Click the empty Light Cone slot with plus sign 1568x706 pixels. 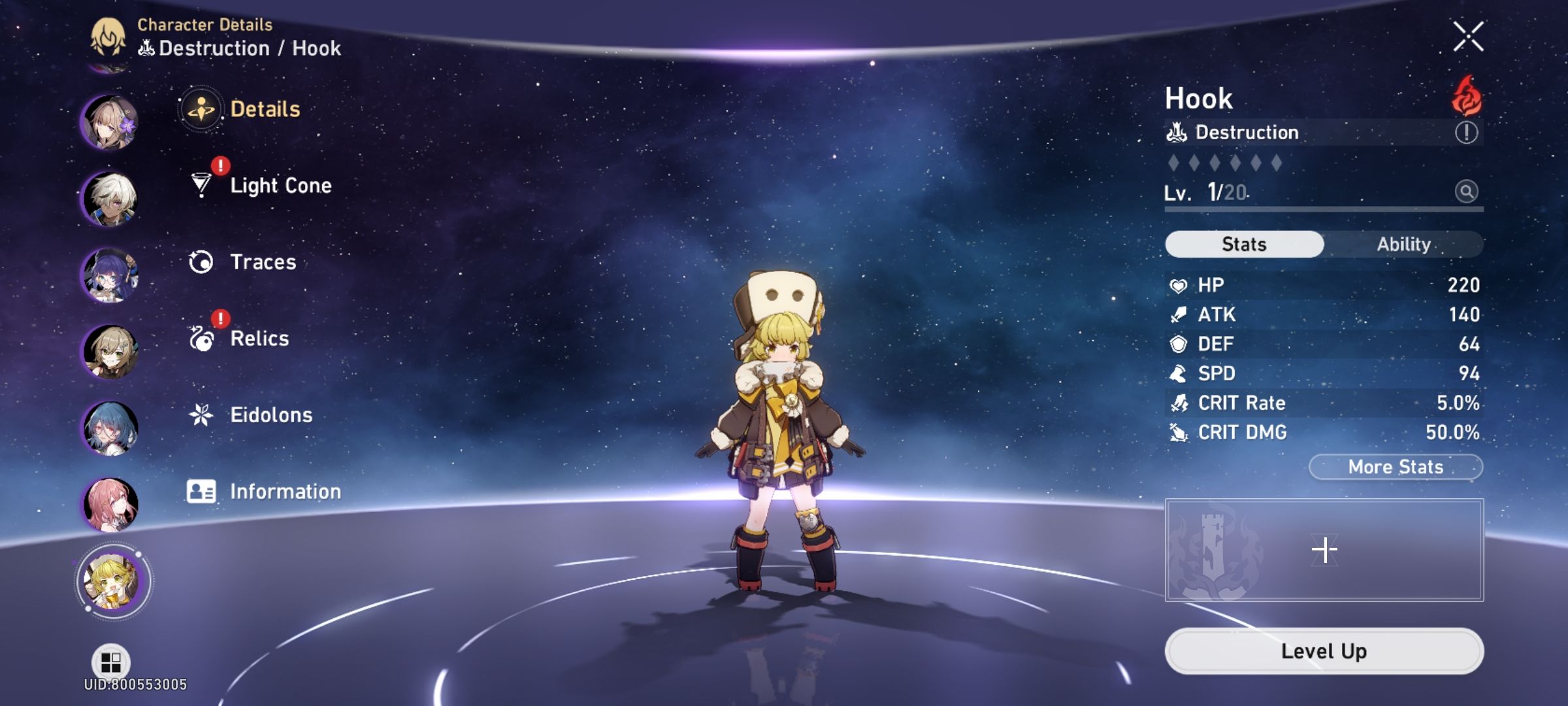pos(1324,550)
